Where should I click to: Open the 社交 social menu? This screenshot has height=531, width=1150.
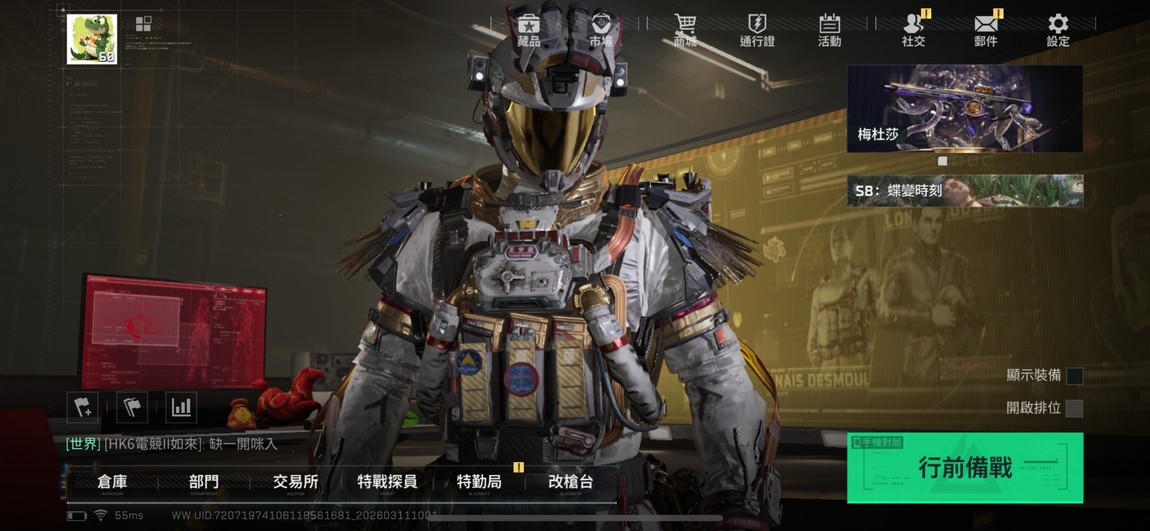tap(913, 29)
